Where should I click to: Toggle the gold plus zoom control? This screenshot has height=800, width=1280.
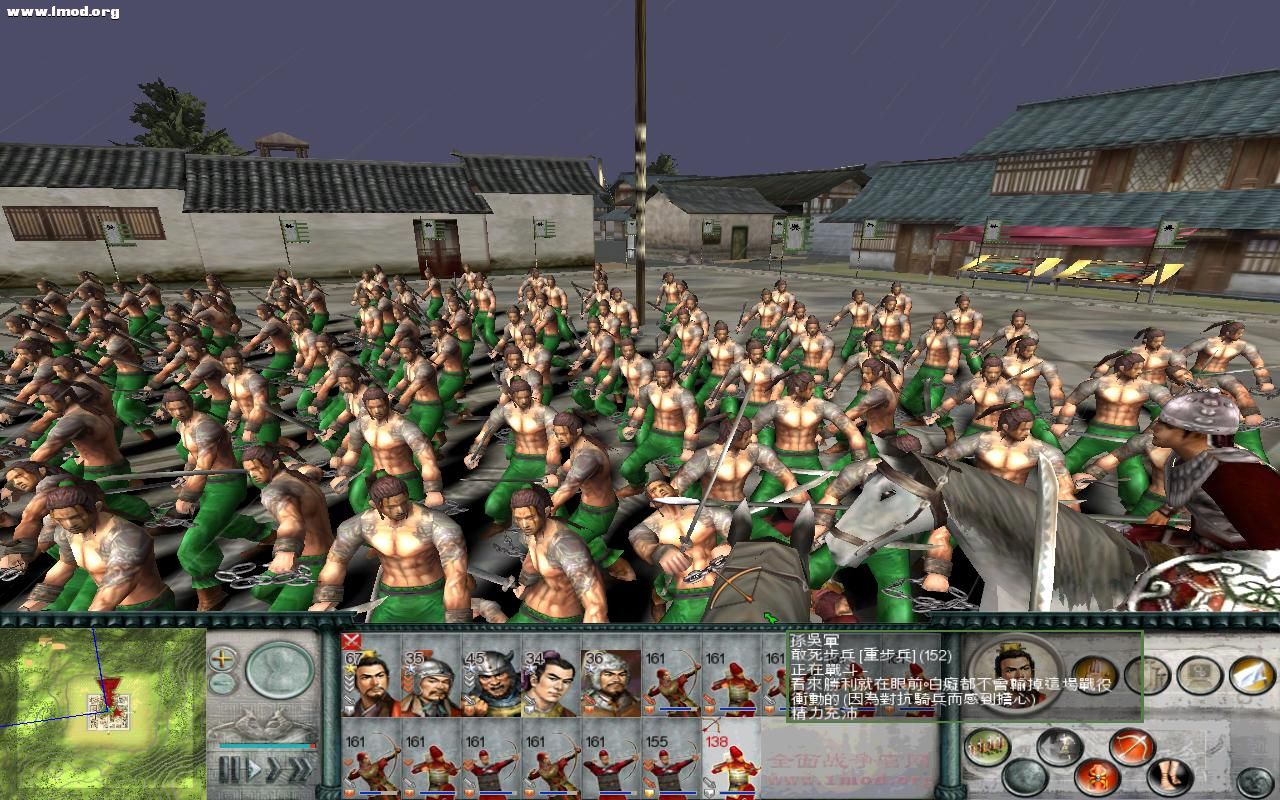(220, 657)
